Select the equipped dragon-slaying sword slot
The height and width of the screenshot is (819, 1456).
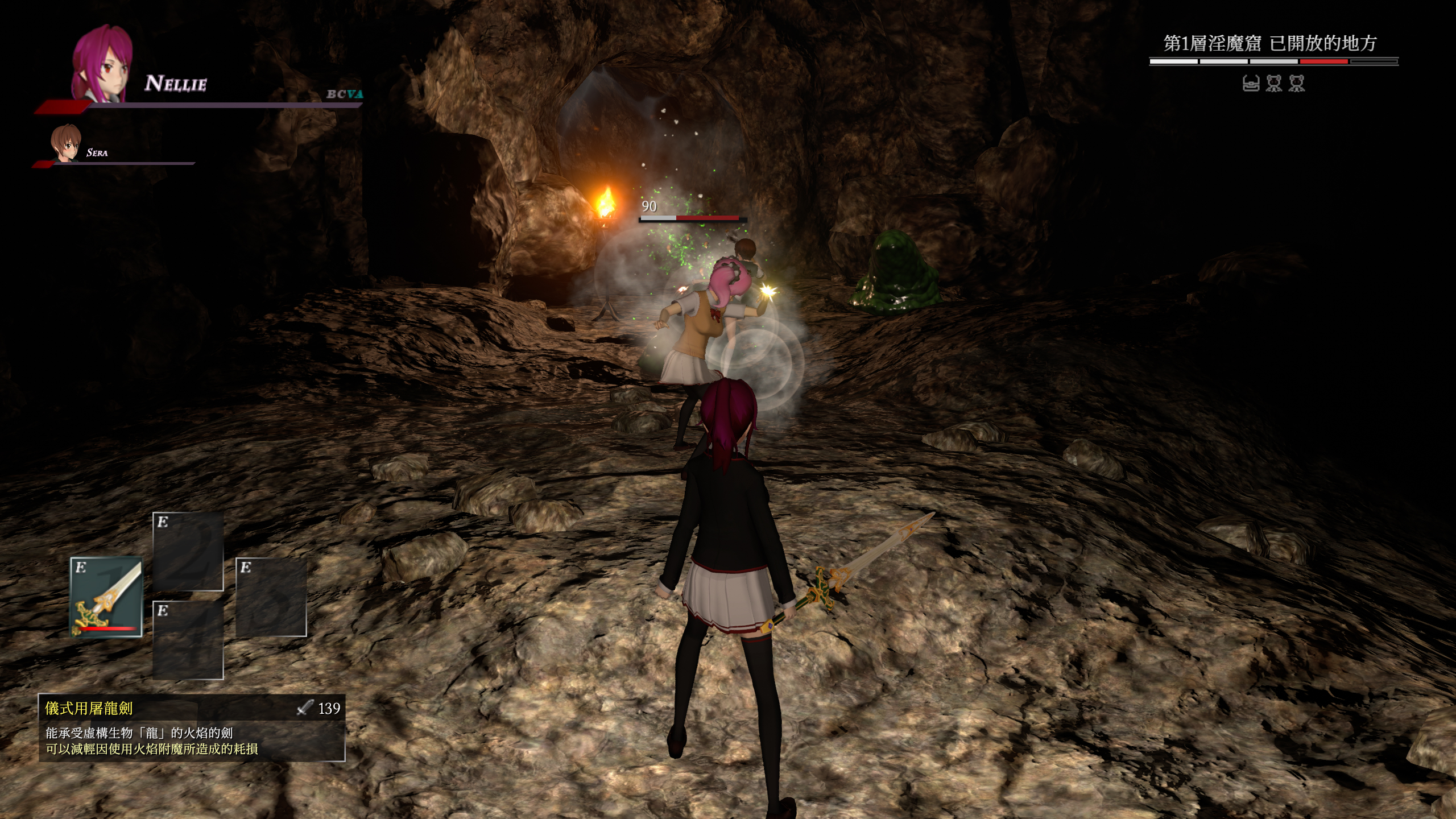(106, 597)
